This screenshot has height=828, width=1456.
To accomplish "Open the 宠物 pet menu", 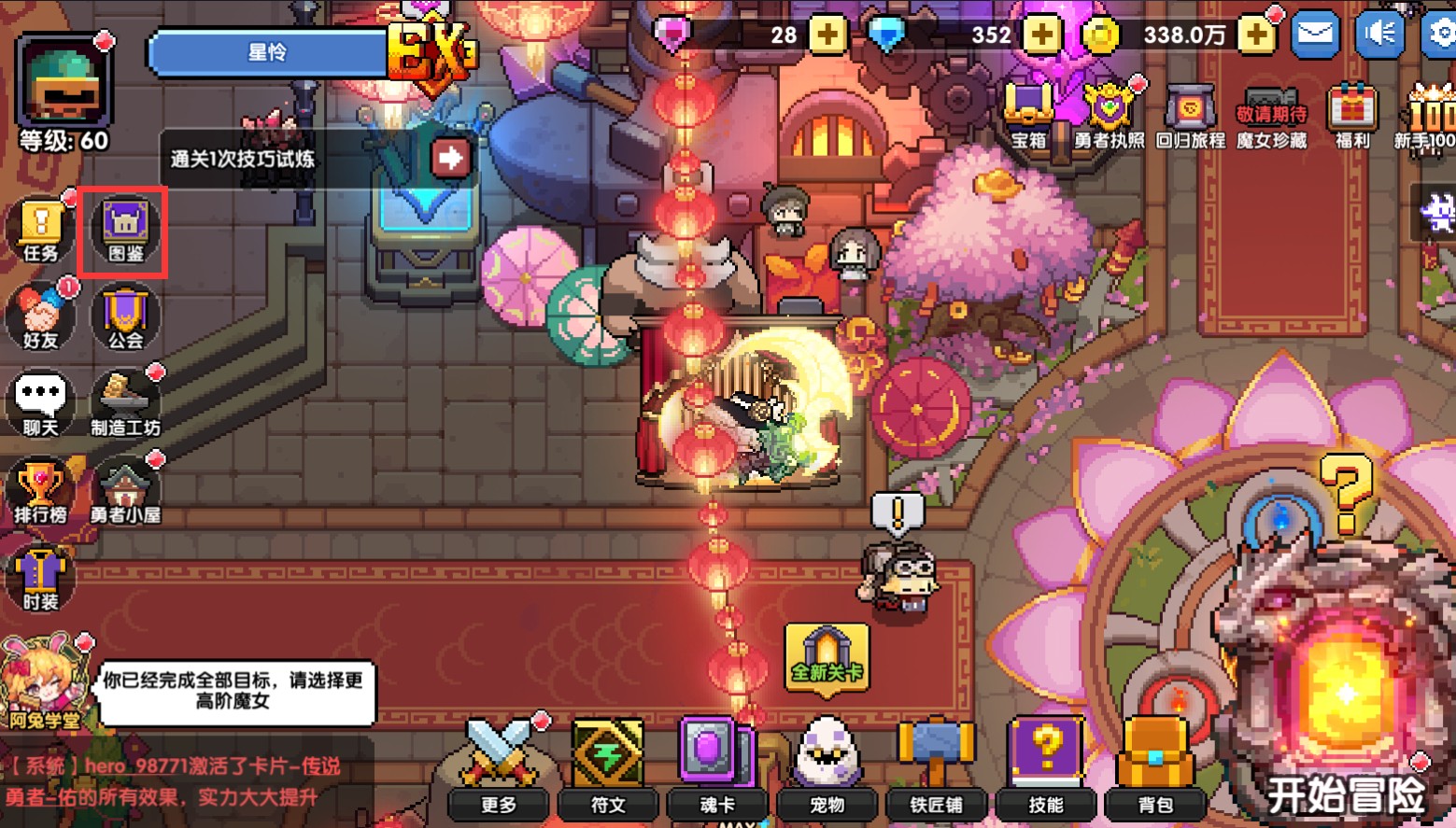I will pos(827,765).
